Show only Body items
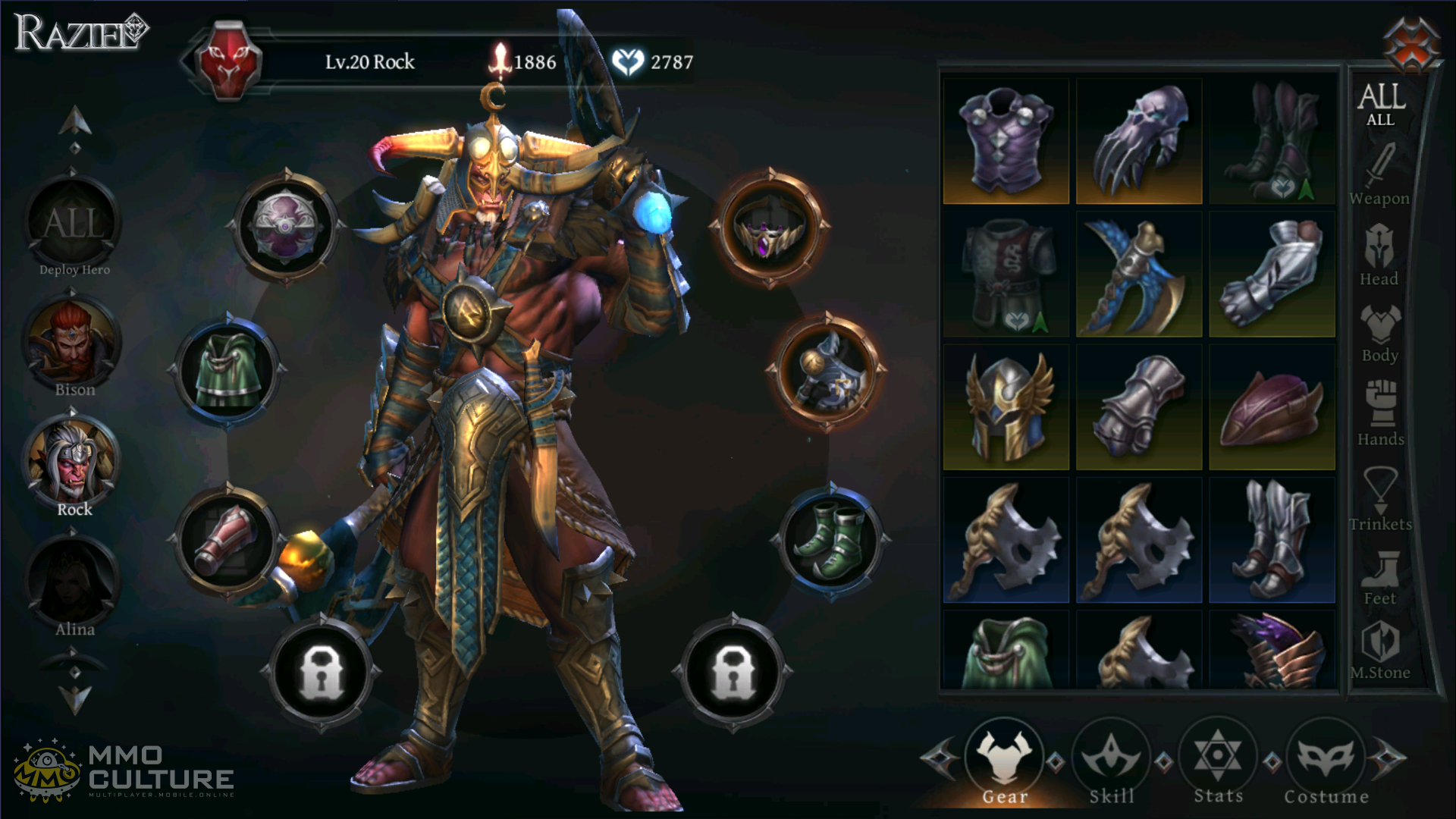The image size is (1456, 819). pyautogui.click(x=1379, y=334)
